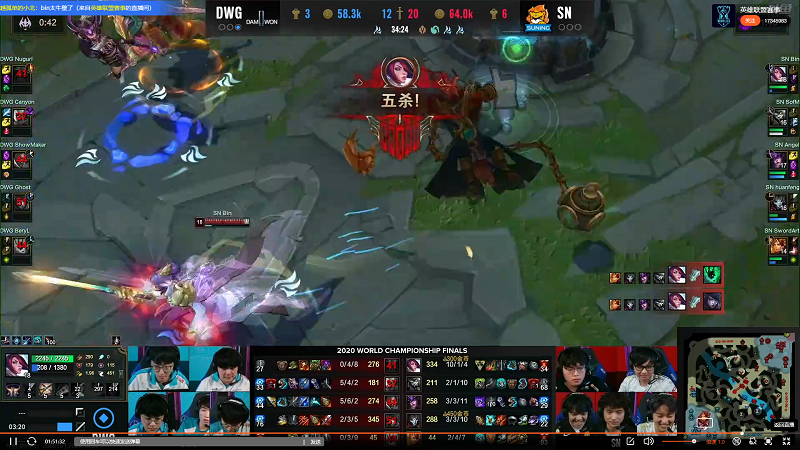The height and width of the screenshot is (450, 800).
Task: Pause the video playback
Action: (13, 440)
